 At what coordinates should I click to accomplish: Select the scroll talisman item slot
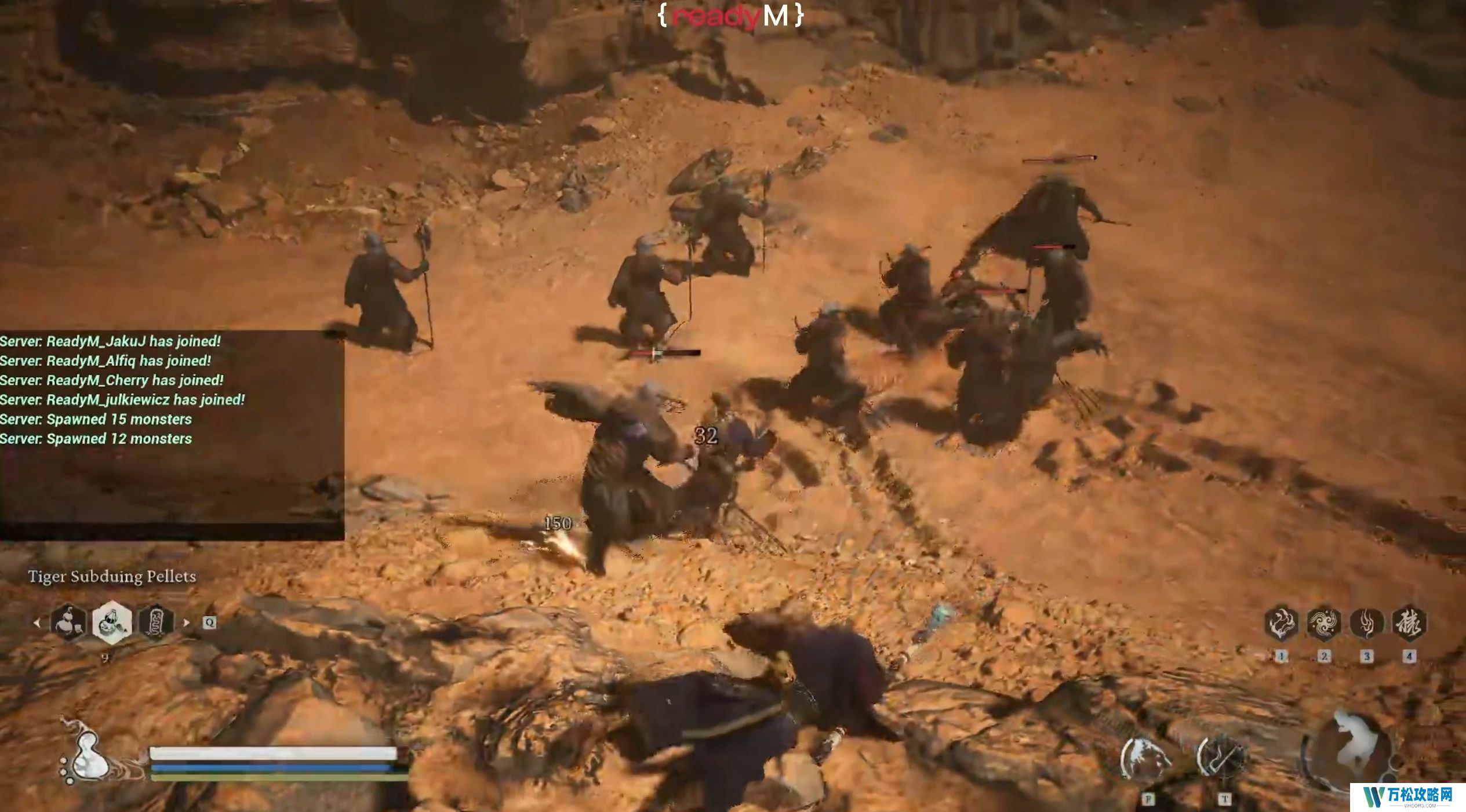click(x=155, y=623)
